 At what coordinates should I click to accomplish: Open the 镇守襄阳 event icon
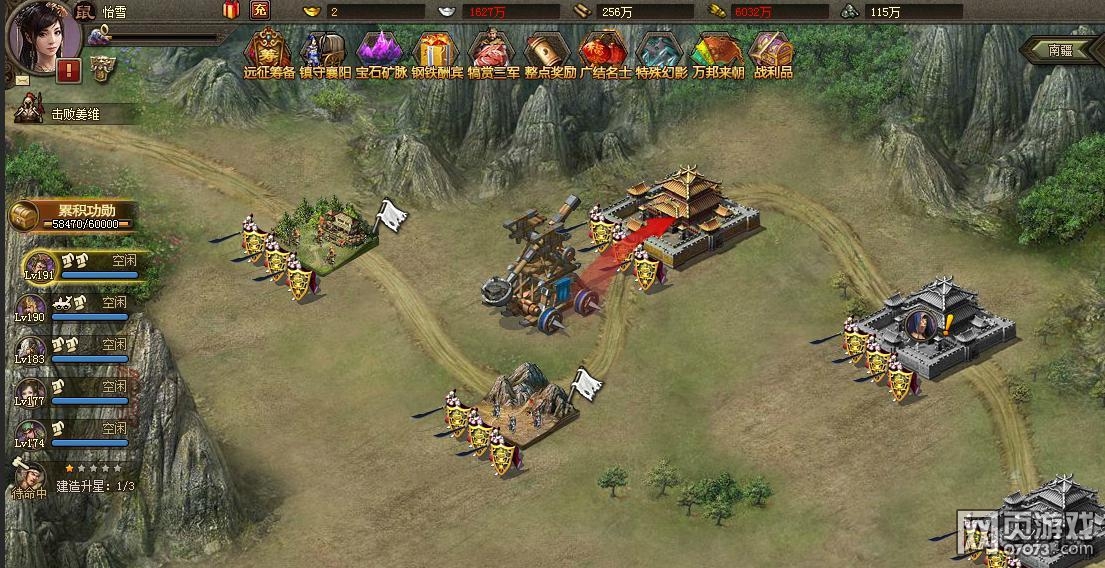[325, 50]
